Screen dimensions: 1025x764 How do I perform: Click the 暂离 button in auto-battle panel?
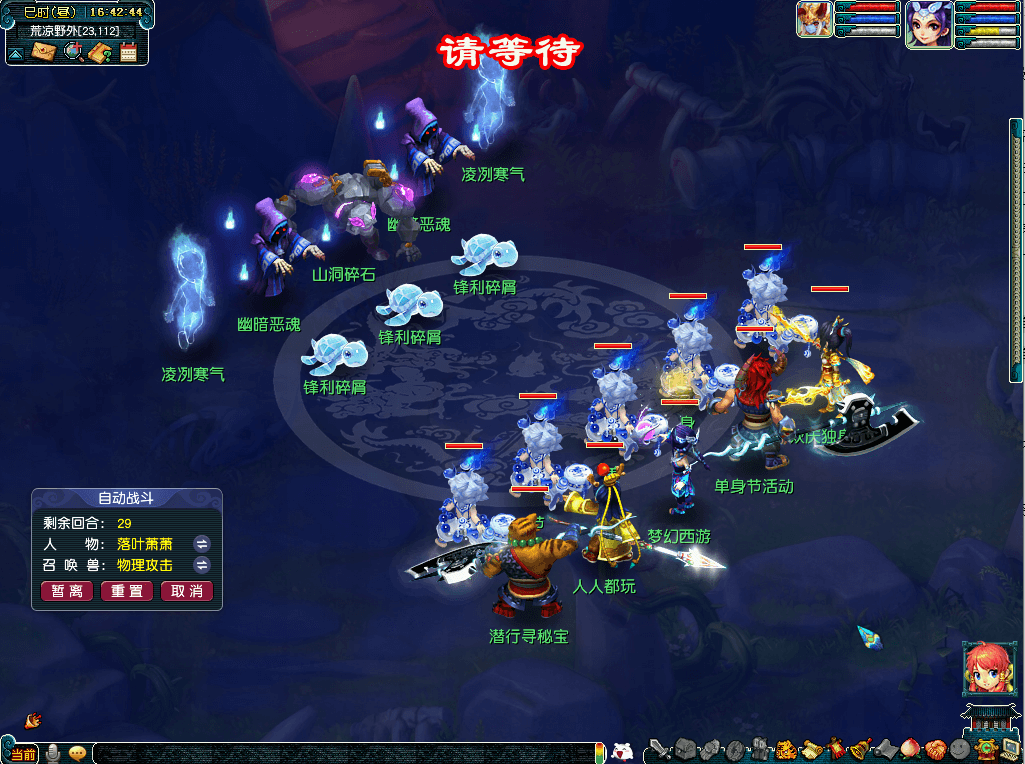68,591
